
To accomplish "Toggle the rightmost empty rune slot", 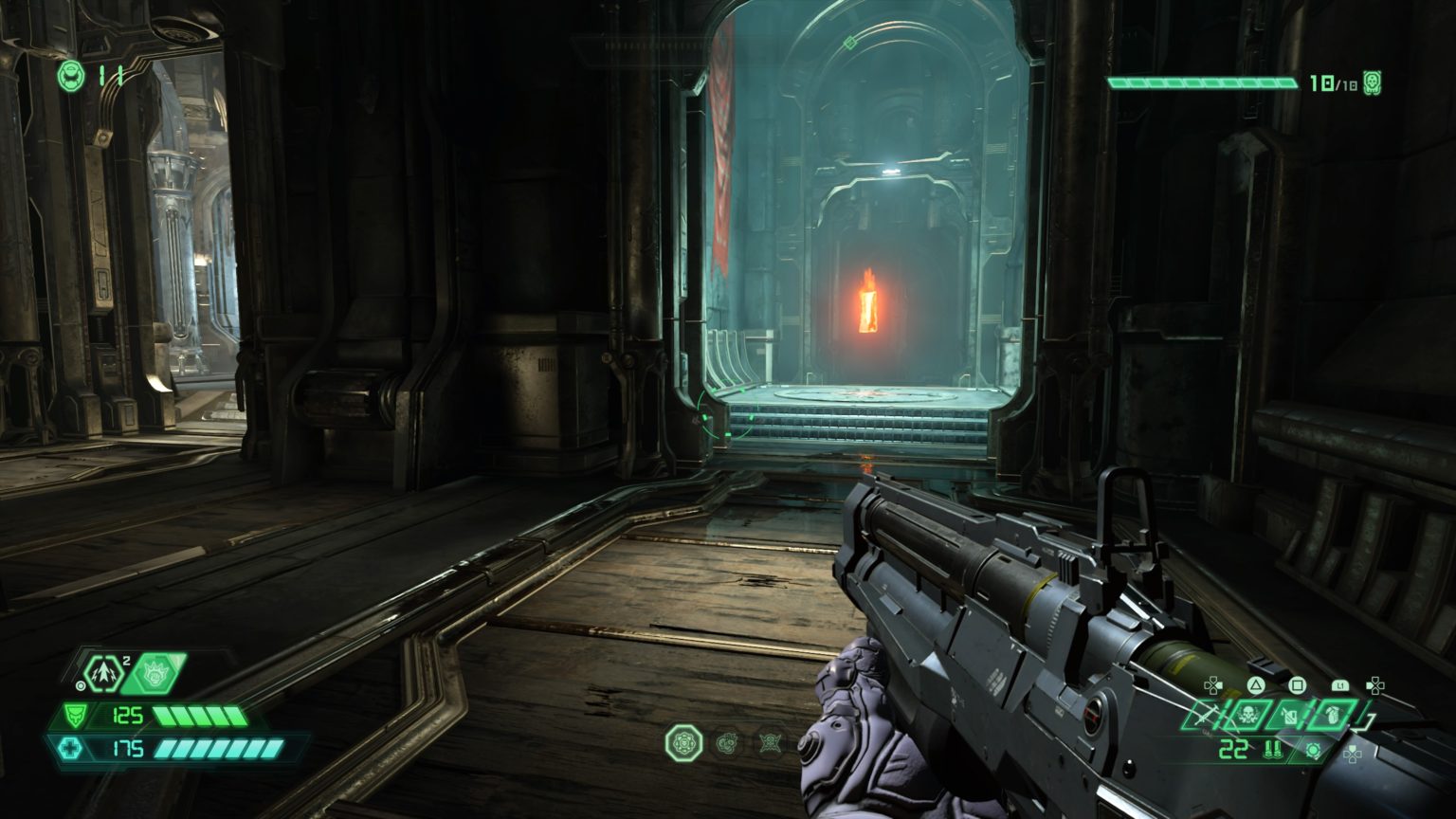I will point(769,743).
